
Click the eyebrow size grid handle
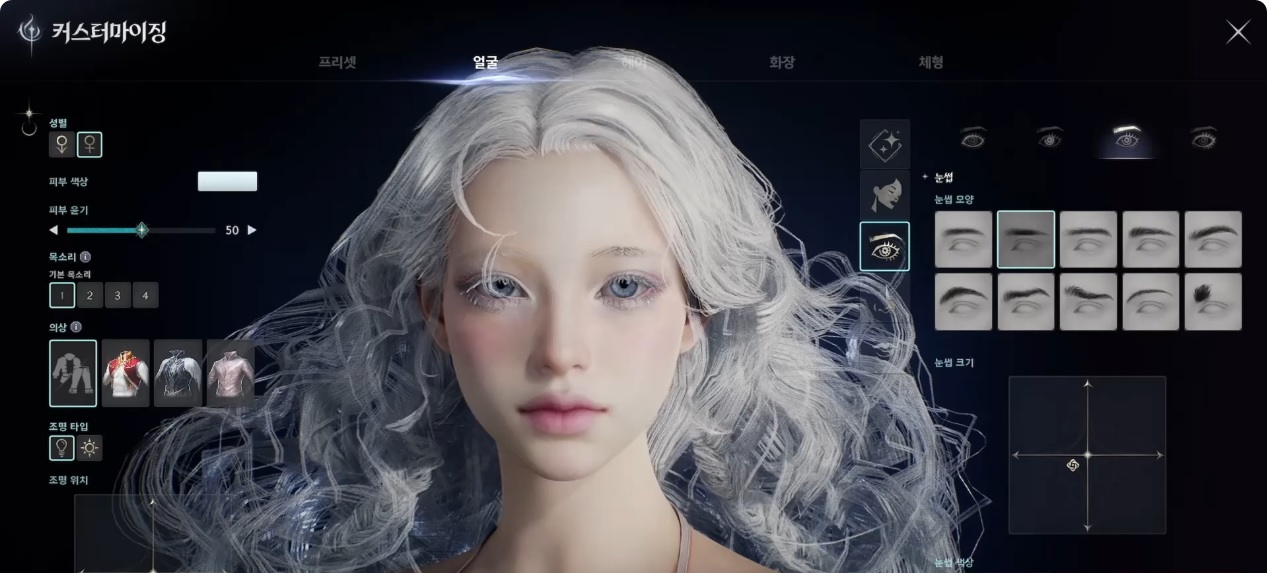1072,466
